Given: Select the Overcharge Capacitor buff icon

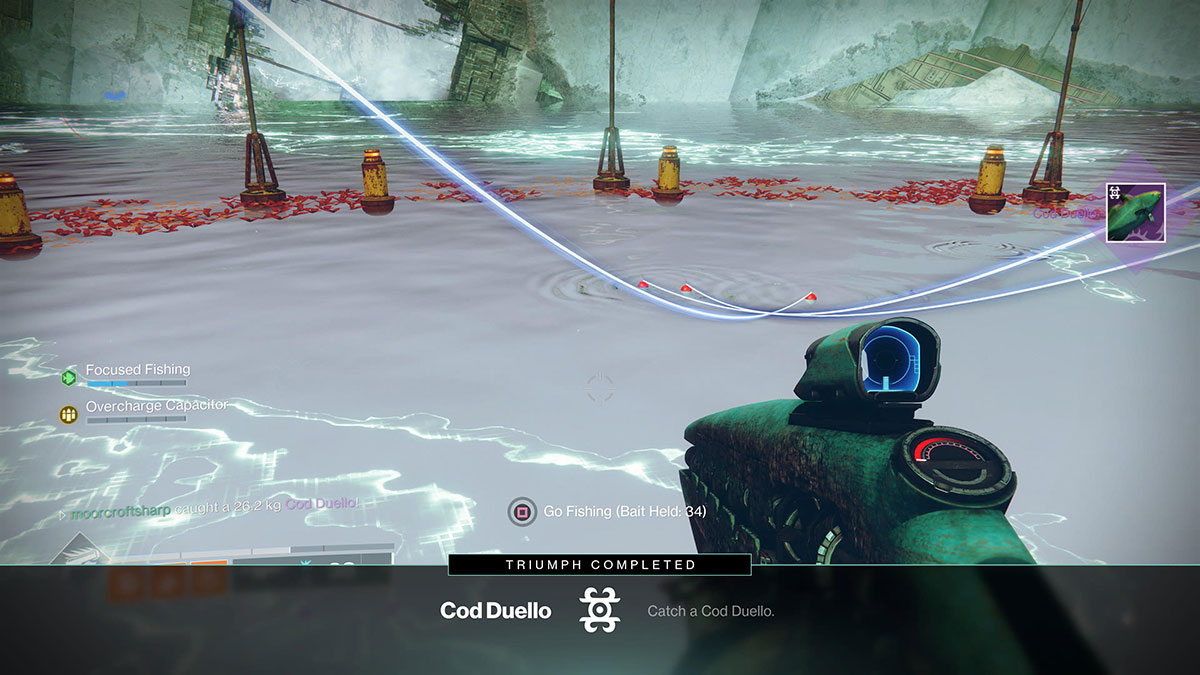Looking at the screenshot, I should [x=68, y=414].
